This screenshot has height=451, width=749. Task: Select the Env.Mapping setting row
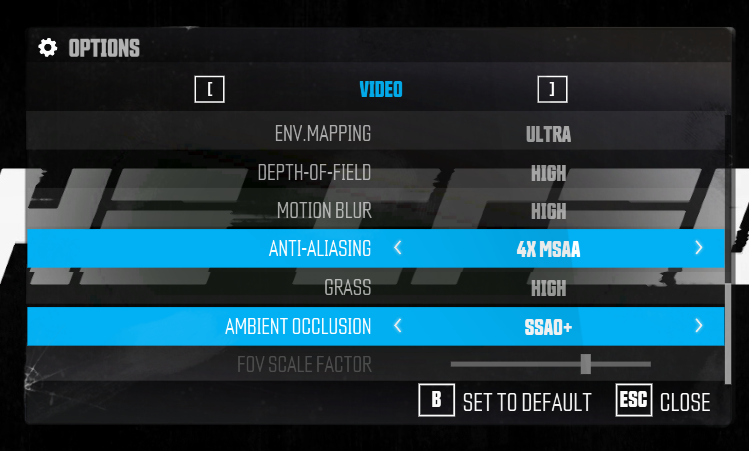point(375,133)
